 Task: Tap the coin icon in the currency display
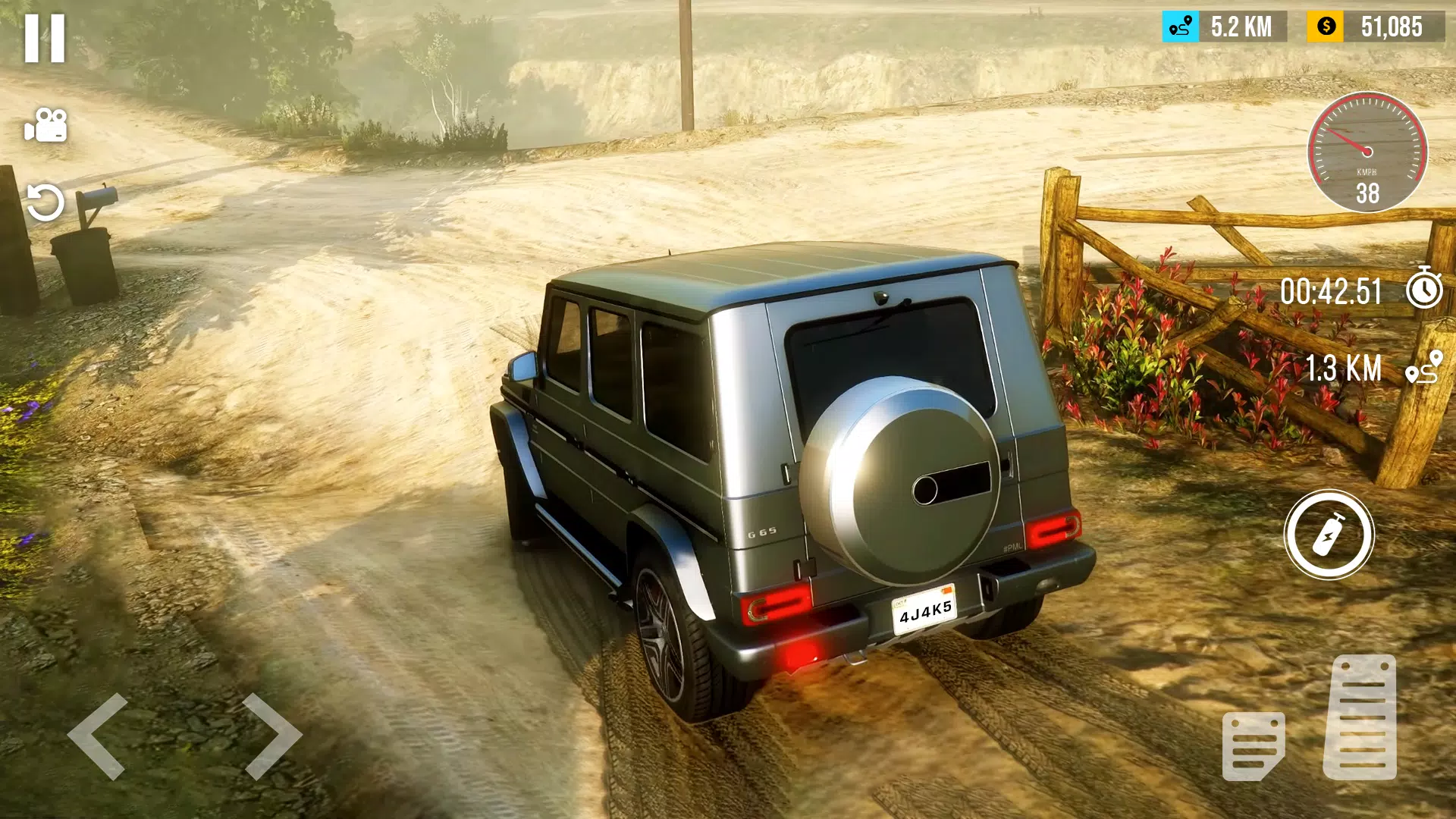pos(1324,27)
